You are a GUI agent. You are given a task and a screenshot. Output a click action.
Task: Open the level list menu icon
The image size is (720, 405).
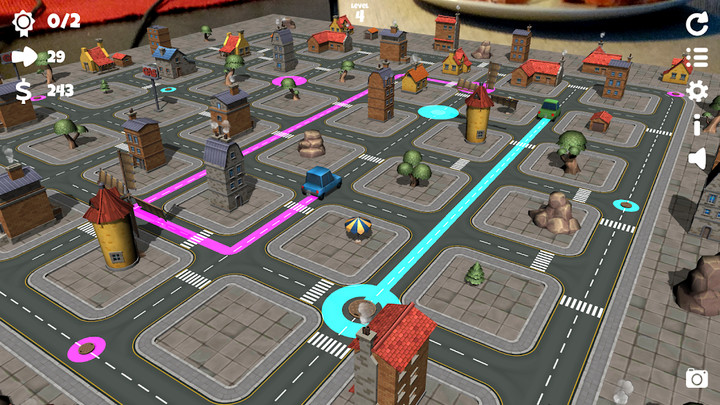tap(697, 58)
